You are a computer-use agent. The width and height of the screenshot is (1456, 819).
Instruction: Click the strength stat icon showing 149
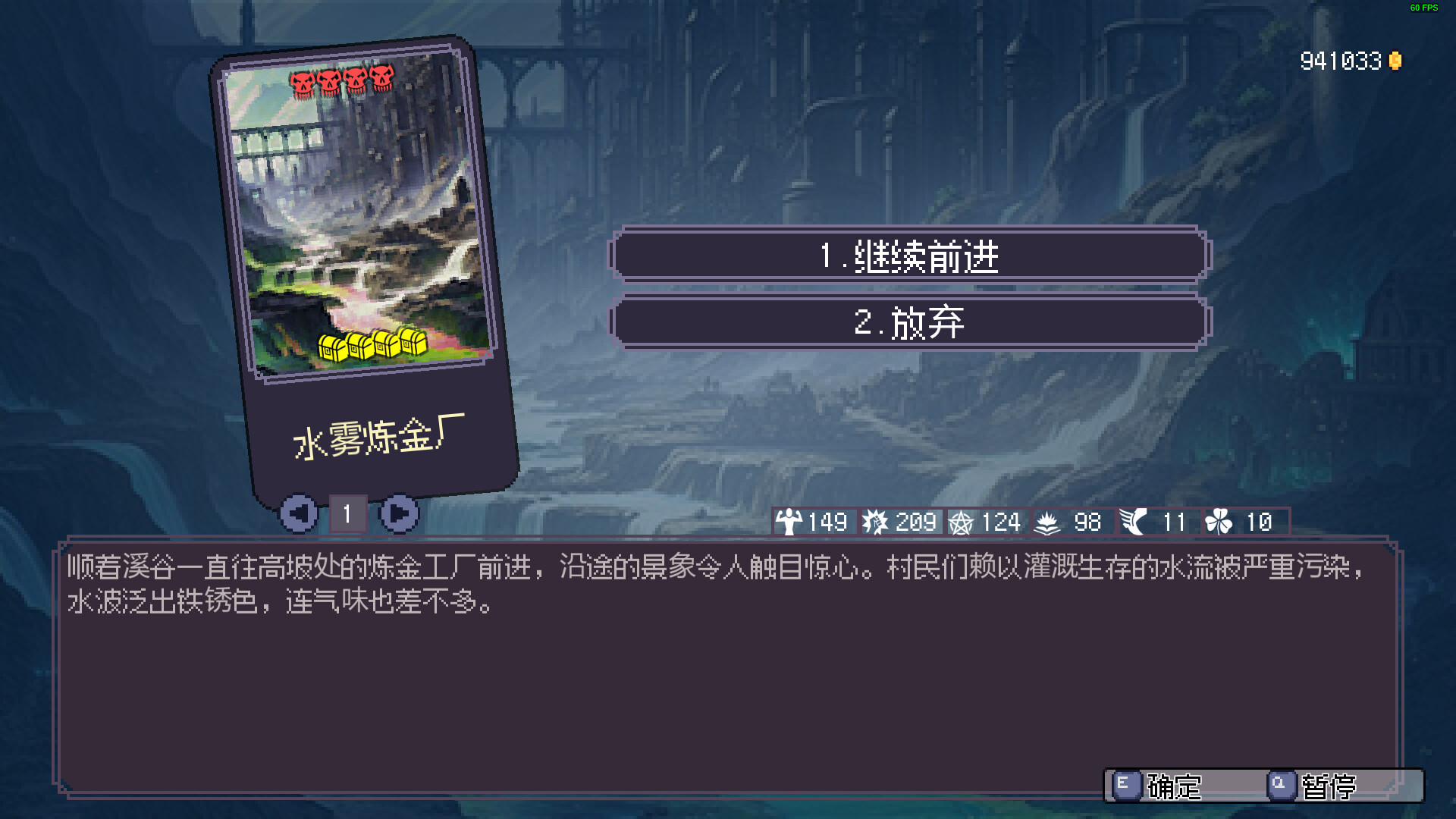point(789,522)
